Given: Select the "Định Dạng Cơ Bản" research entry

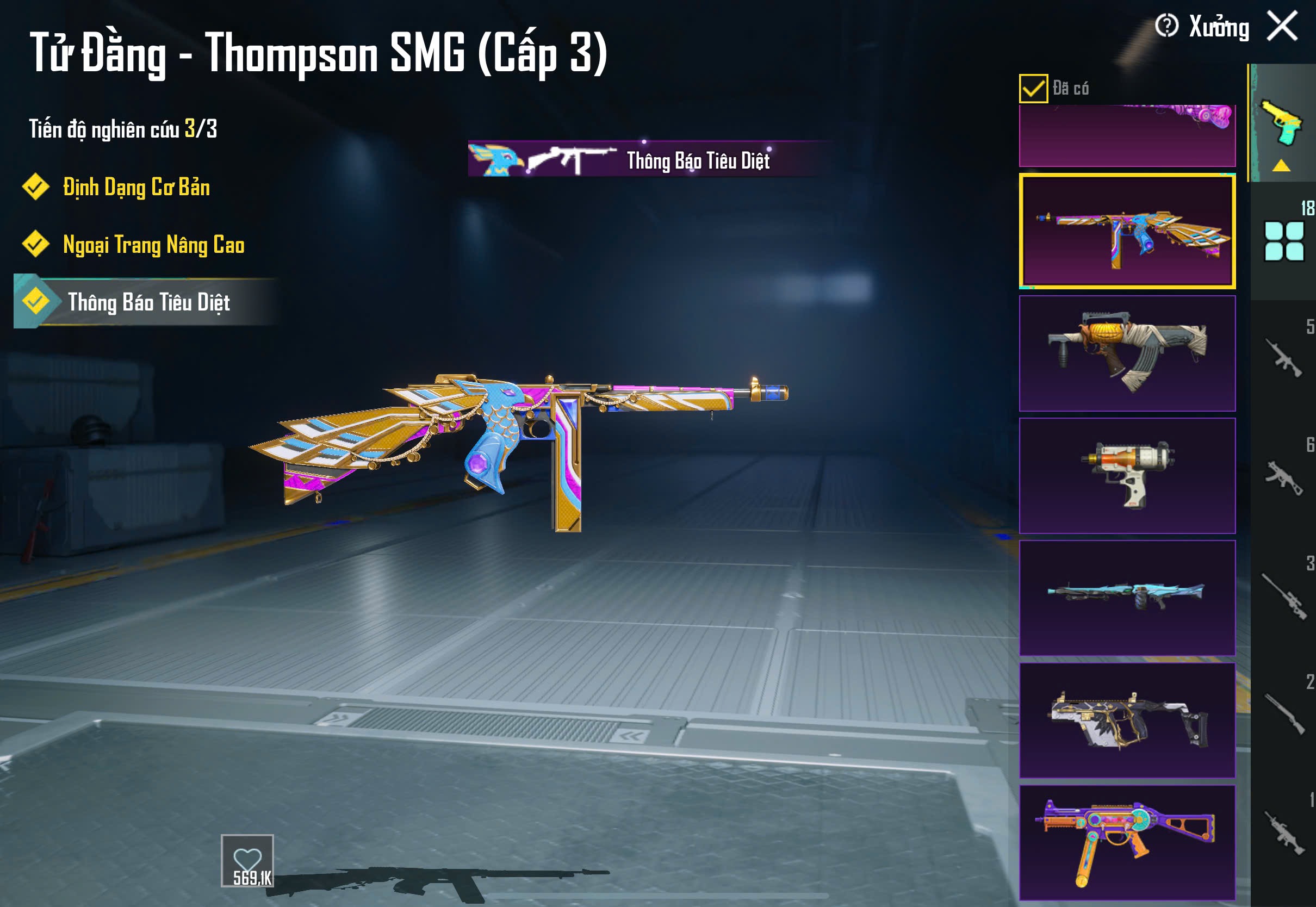Looking at the screenshot, I should point(136,188).
